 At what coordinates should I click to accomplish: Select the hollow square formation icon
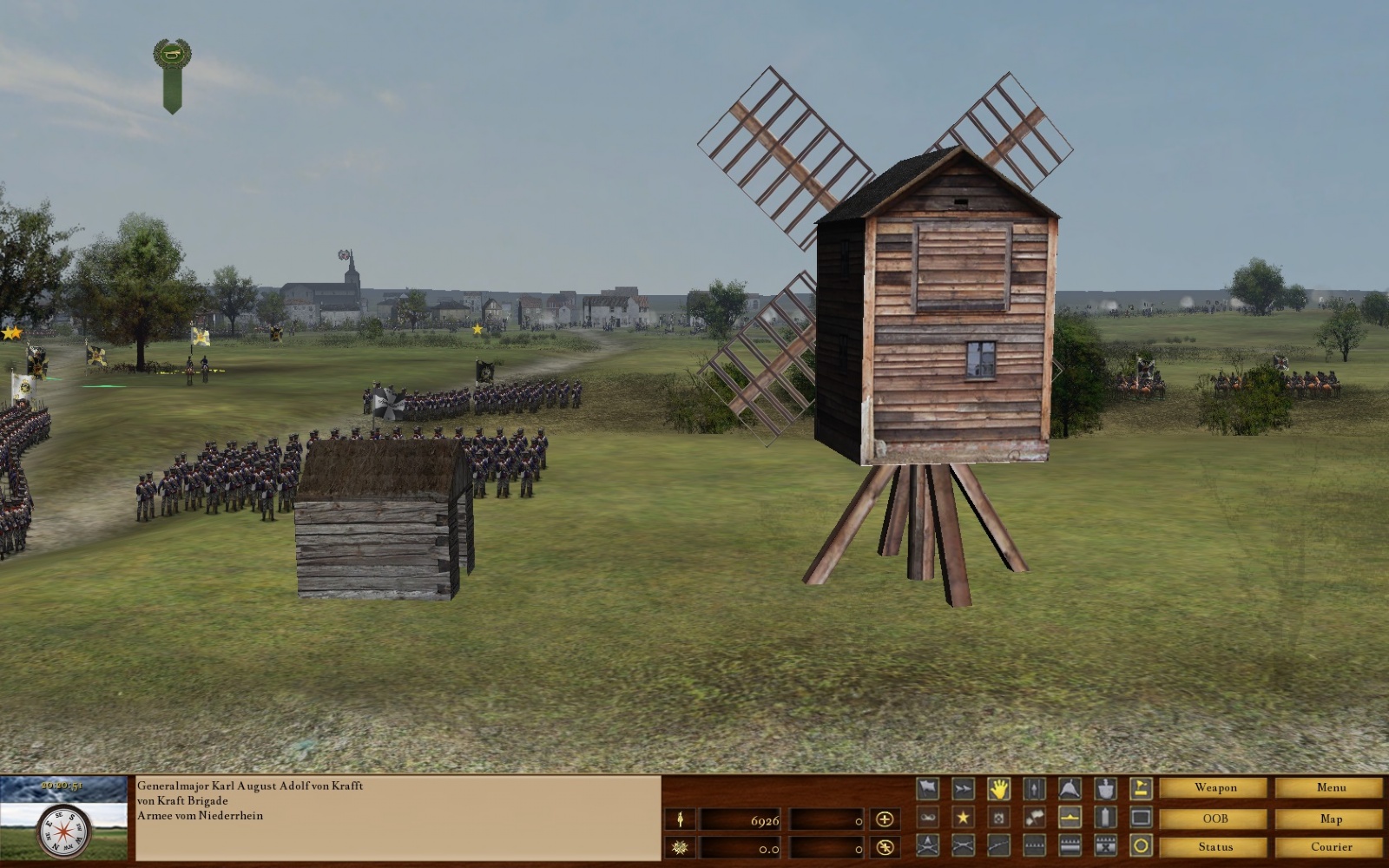[x=1141, y=818]
